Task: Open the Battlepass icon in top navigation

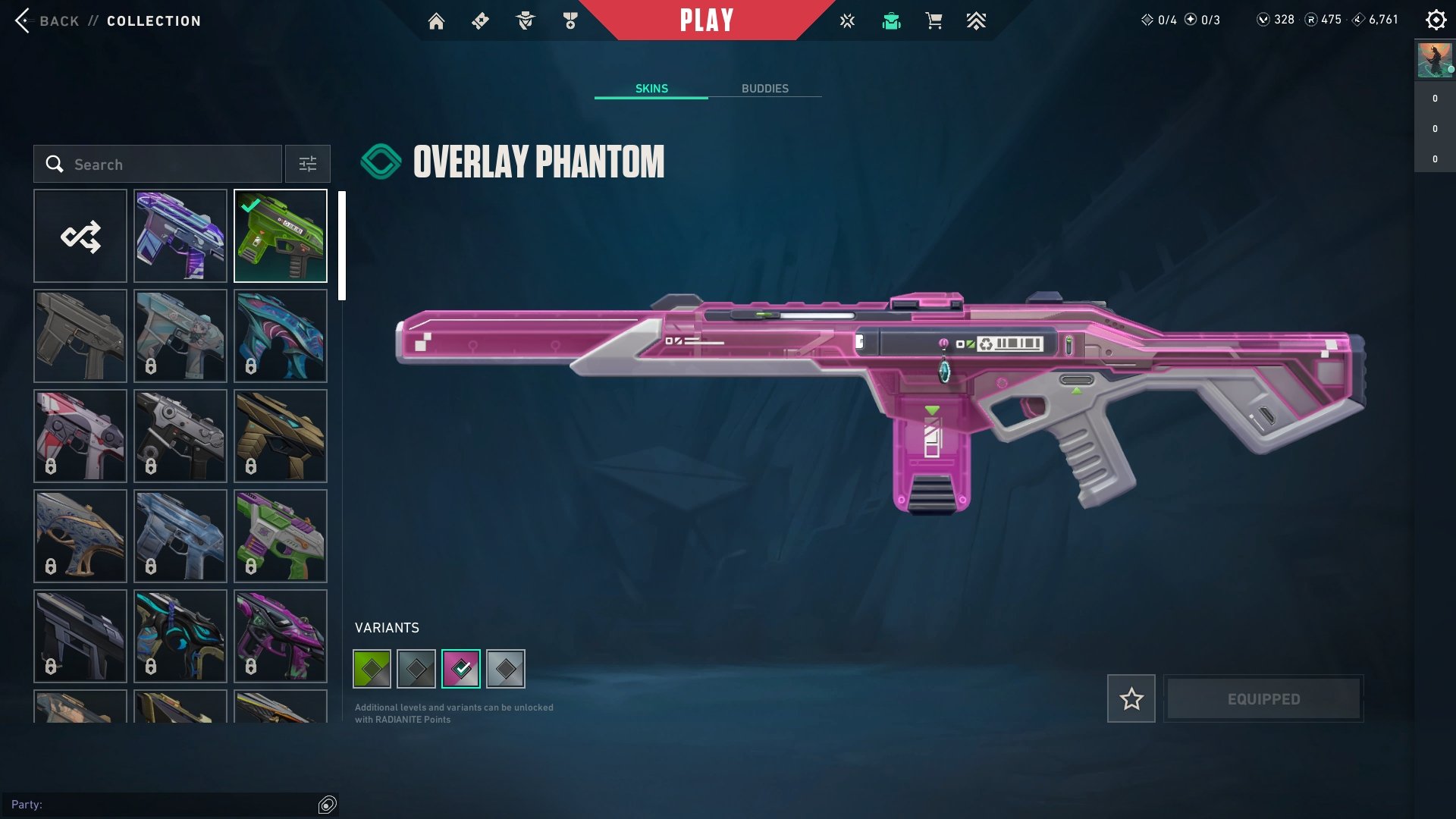Action: pyautogui.click(x=479, y=20)
